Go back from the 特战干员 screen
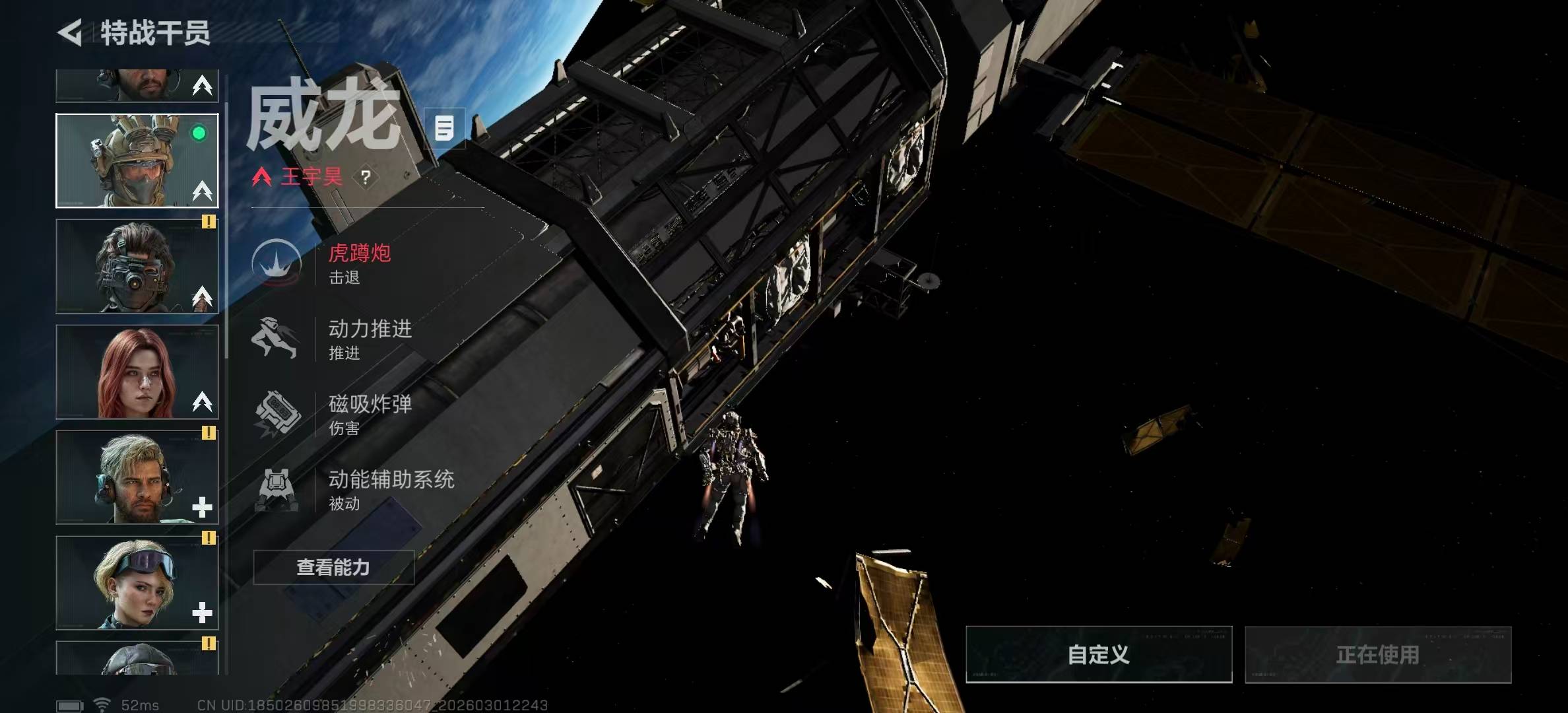The height and width of the screenshot is (713, 1568). (x=71, y=33)
